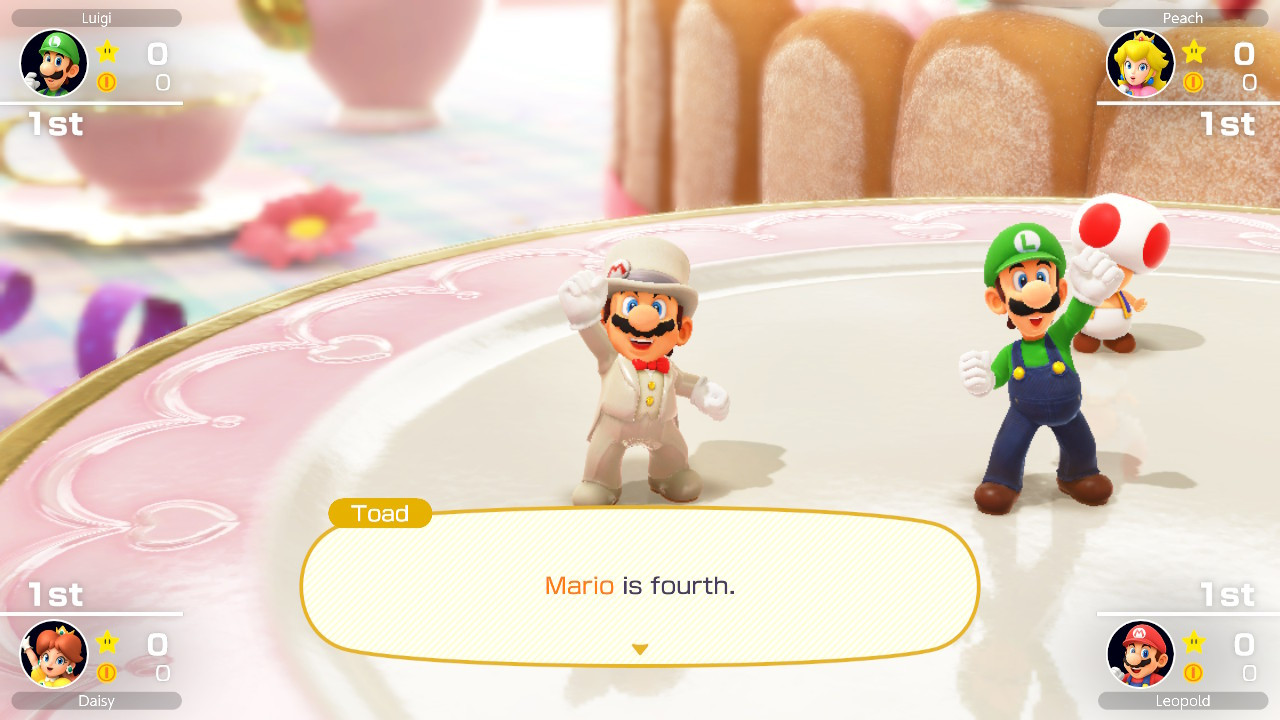
Task: Click the Leopold name label
Action: [1183, 701]
